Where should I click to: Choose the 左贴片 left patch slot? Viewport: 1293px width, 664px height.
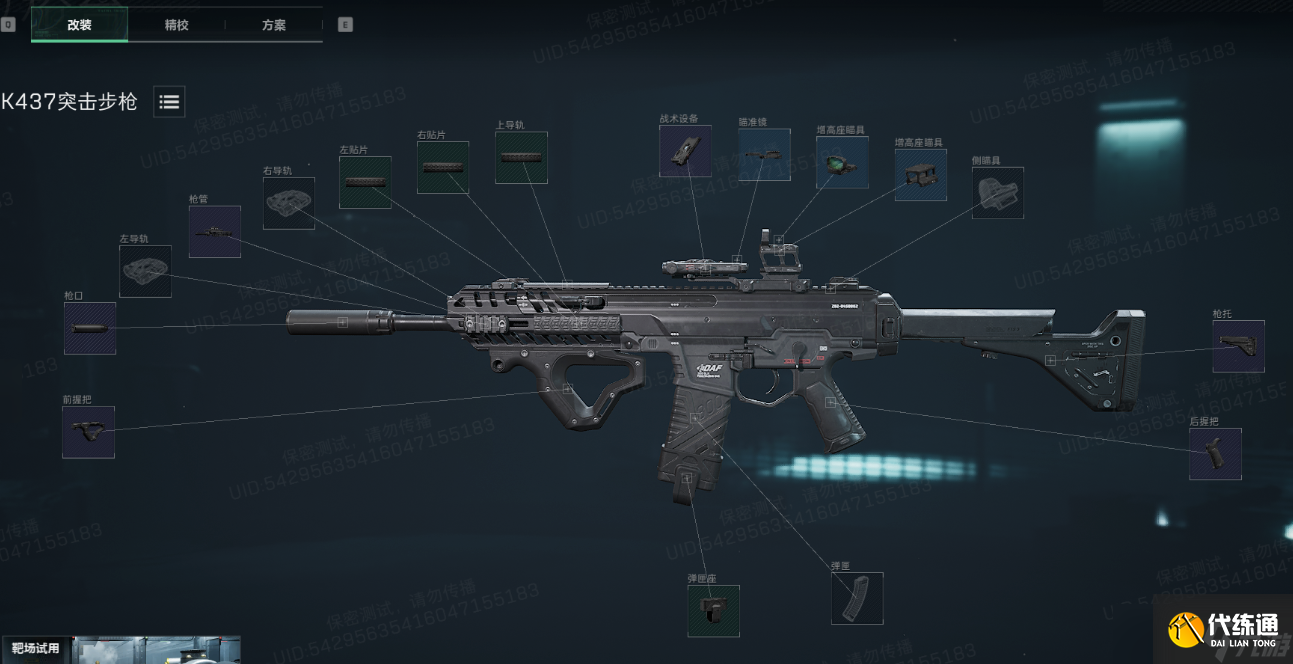[365, 182]
